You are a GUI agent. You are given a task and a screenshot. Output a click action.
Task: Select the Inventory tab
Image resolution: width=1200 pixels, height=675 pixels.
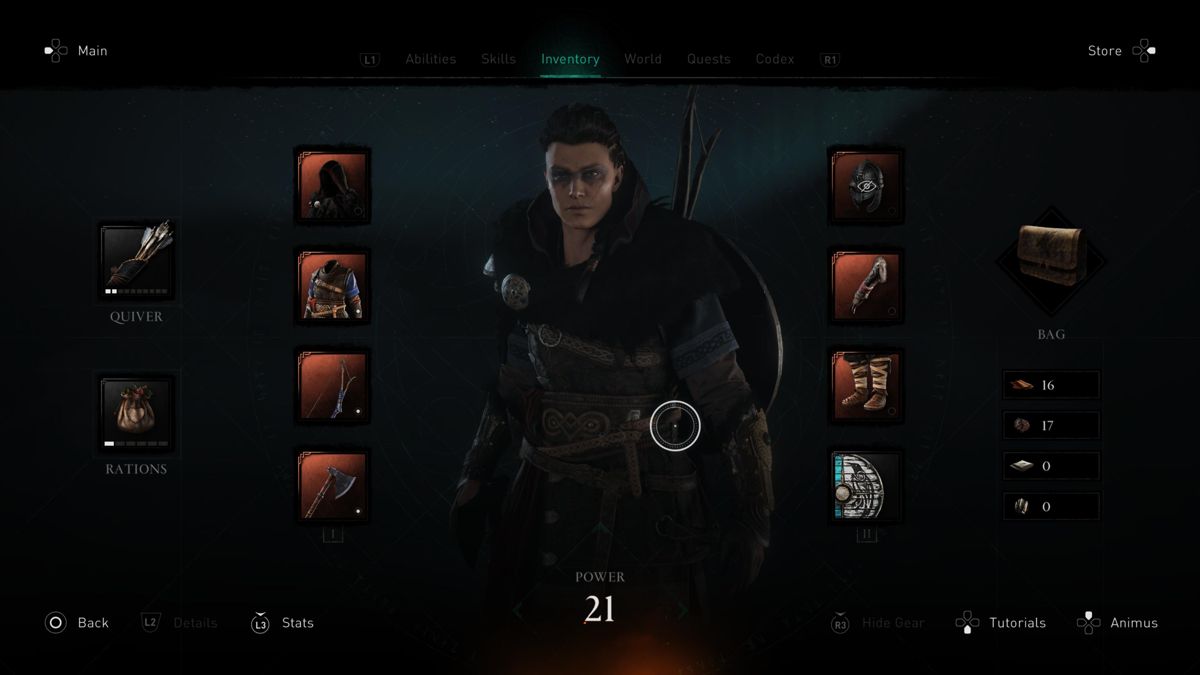(570, 59)
